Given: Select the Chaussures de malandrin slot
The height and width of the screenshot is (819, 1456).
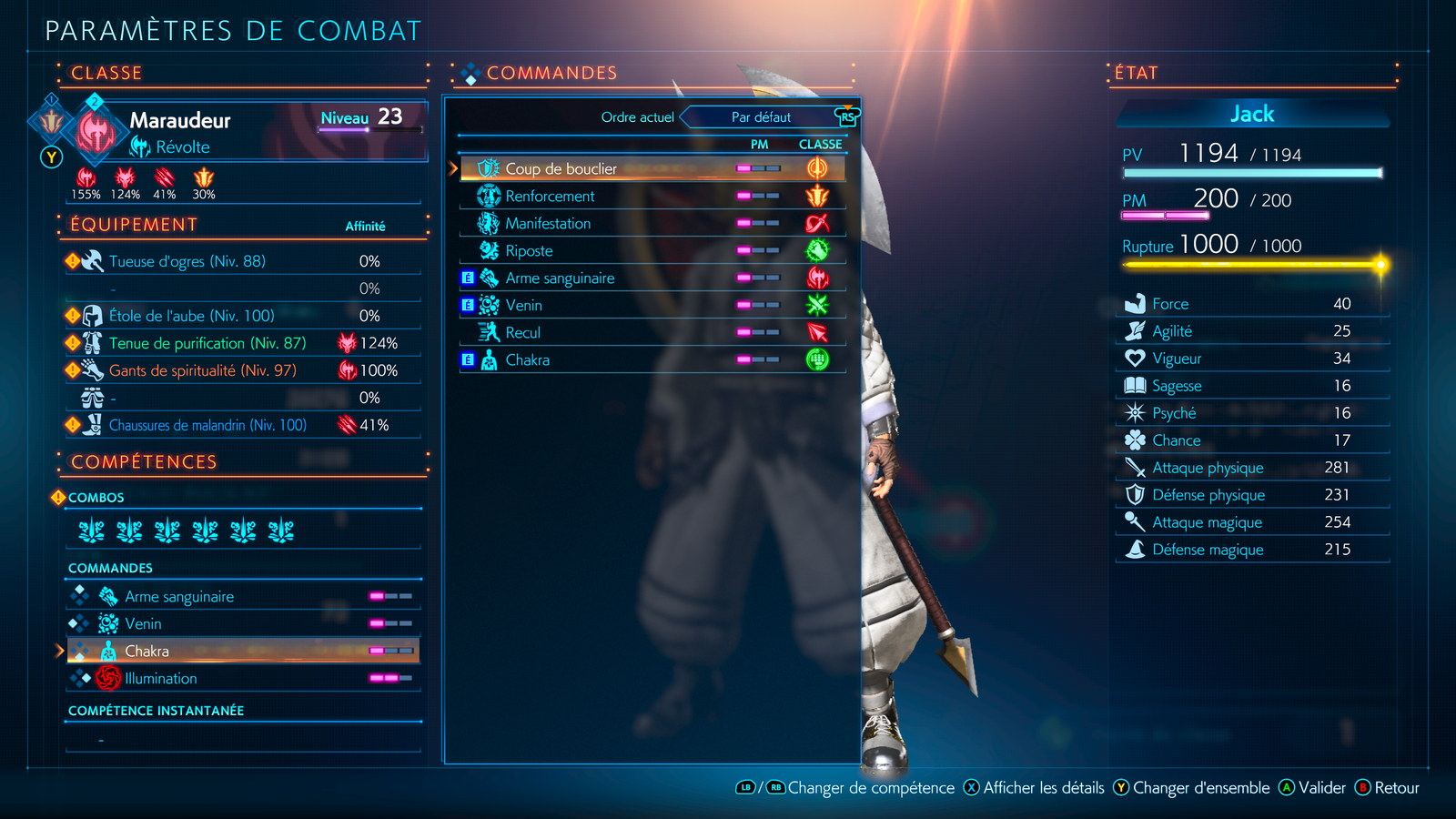Looking at the screenshot, I should point(207,425).
